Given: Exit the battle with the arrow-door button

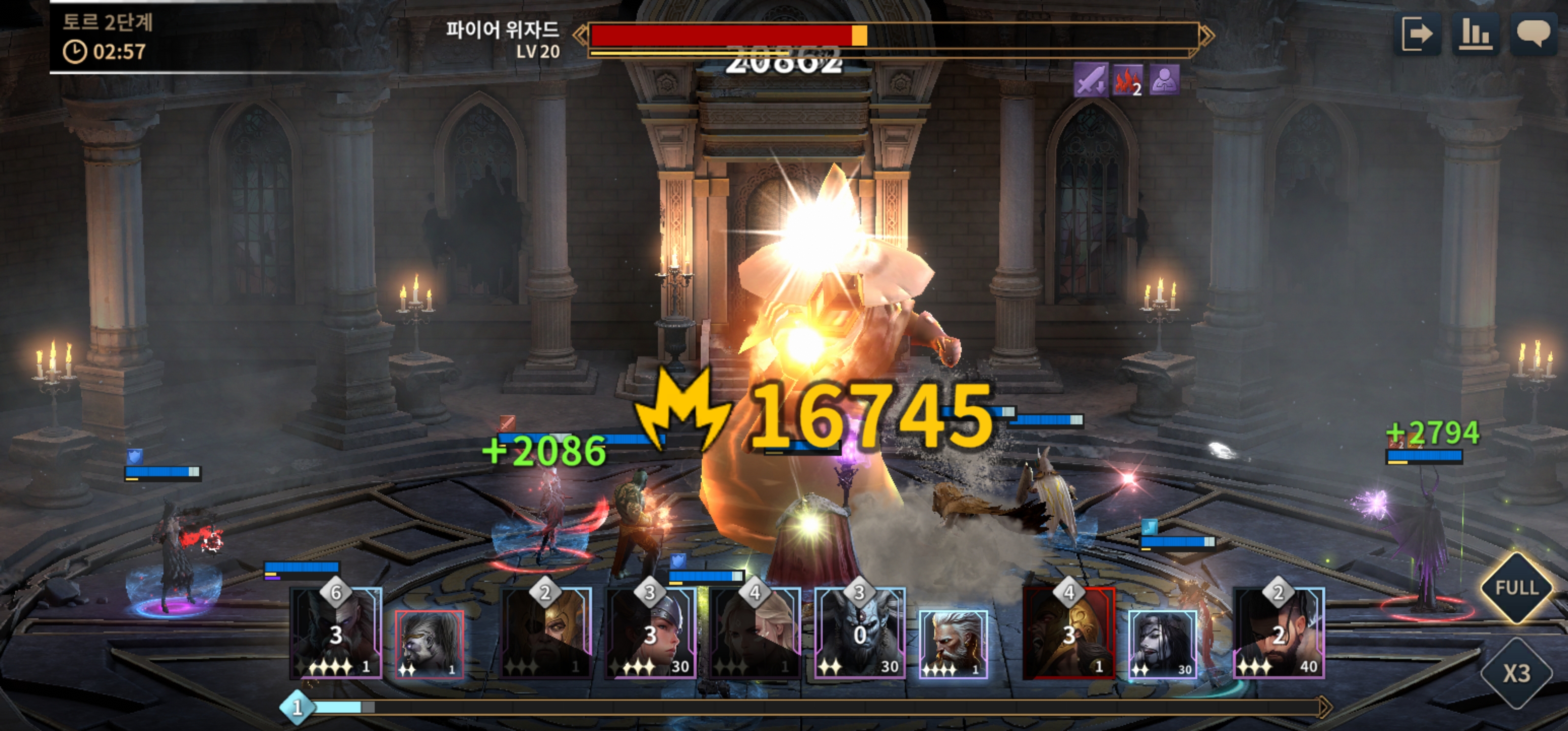Looking at the screenshot, I should (1417, 34).
